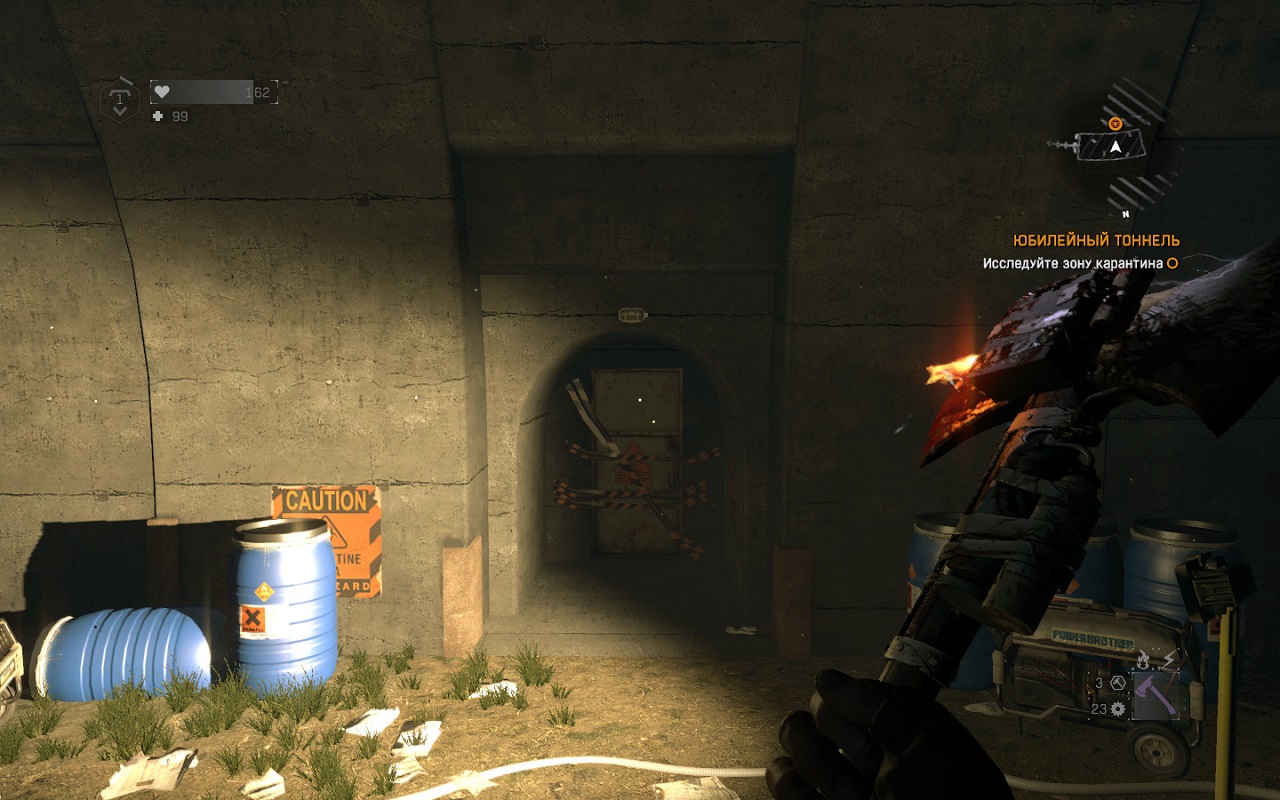This screenshot has width=1280, height=800.
Task: Click the orange quest marker on the minimap
Action: [x=1116, y=124]
